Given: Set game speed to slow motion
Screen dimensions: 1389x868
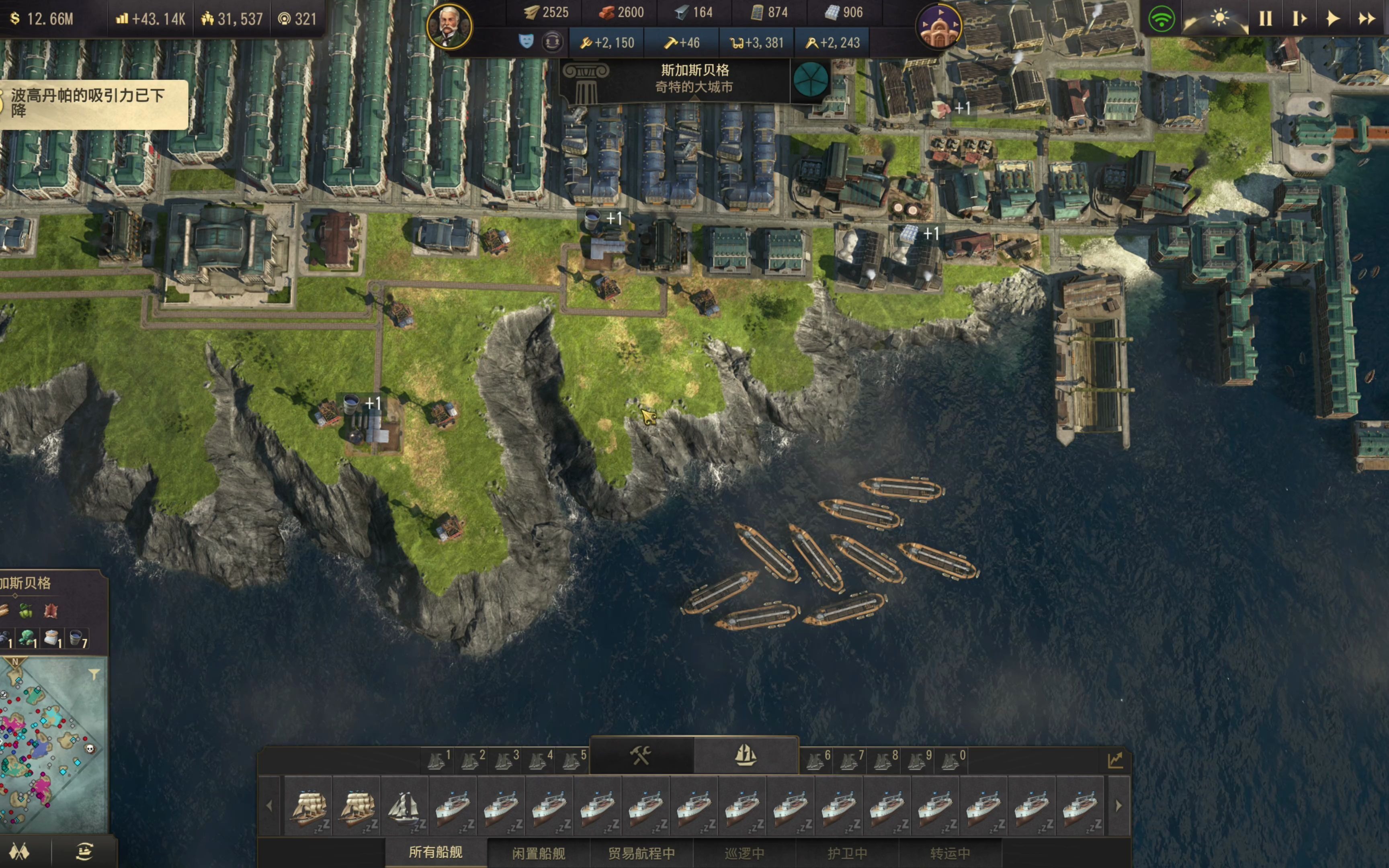Looking at the screenshot, I should [1299, 18].
